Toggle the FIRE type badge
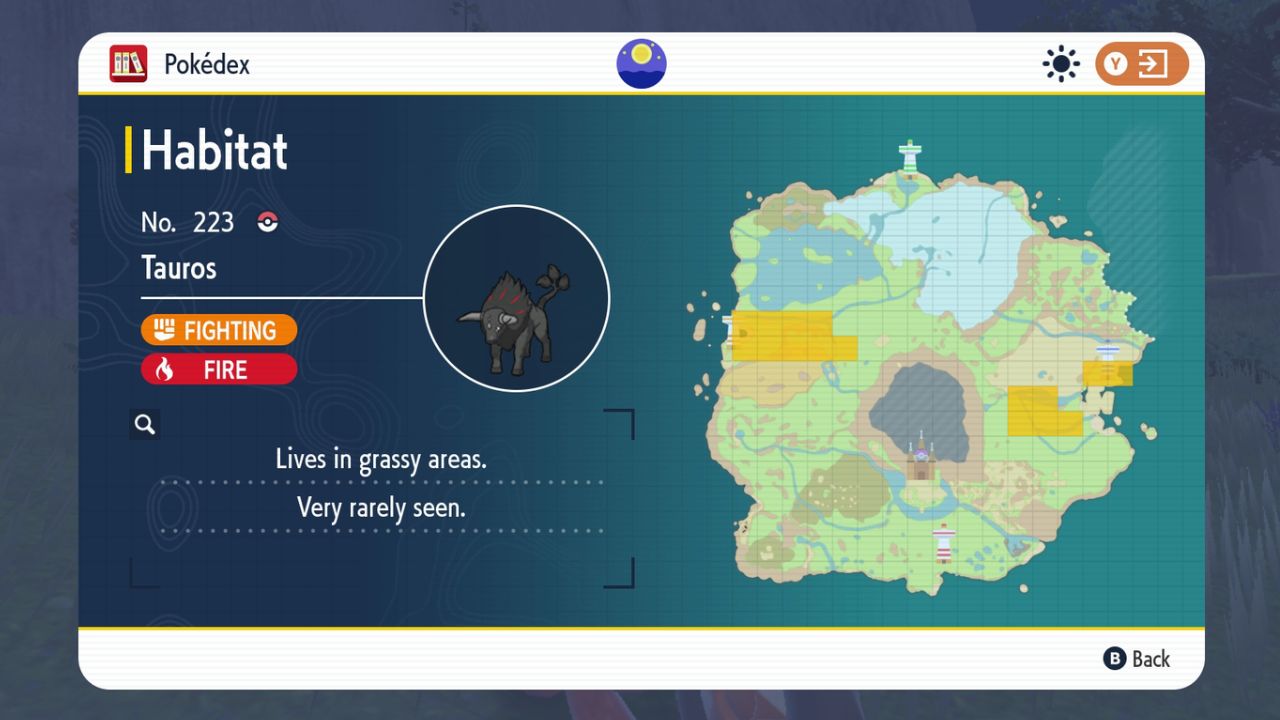This screenshot has height=720, width=1280. (219, 369)
